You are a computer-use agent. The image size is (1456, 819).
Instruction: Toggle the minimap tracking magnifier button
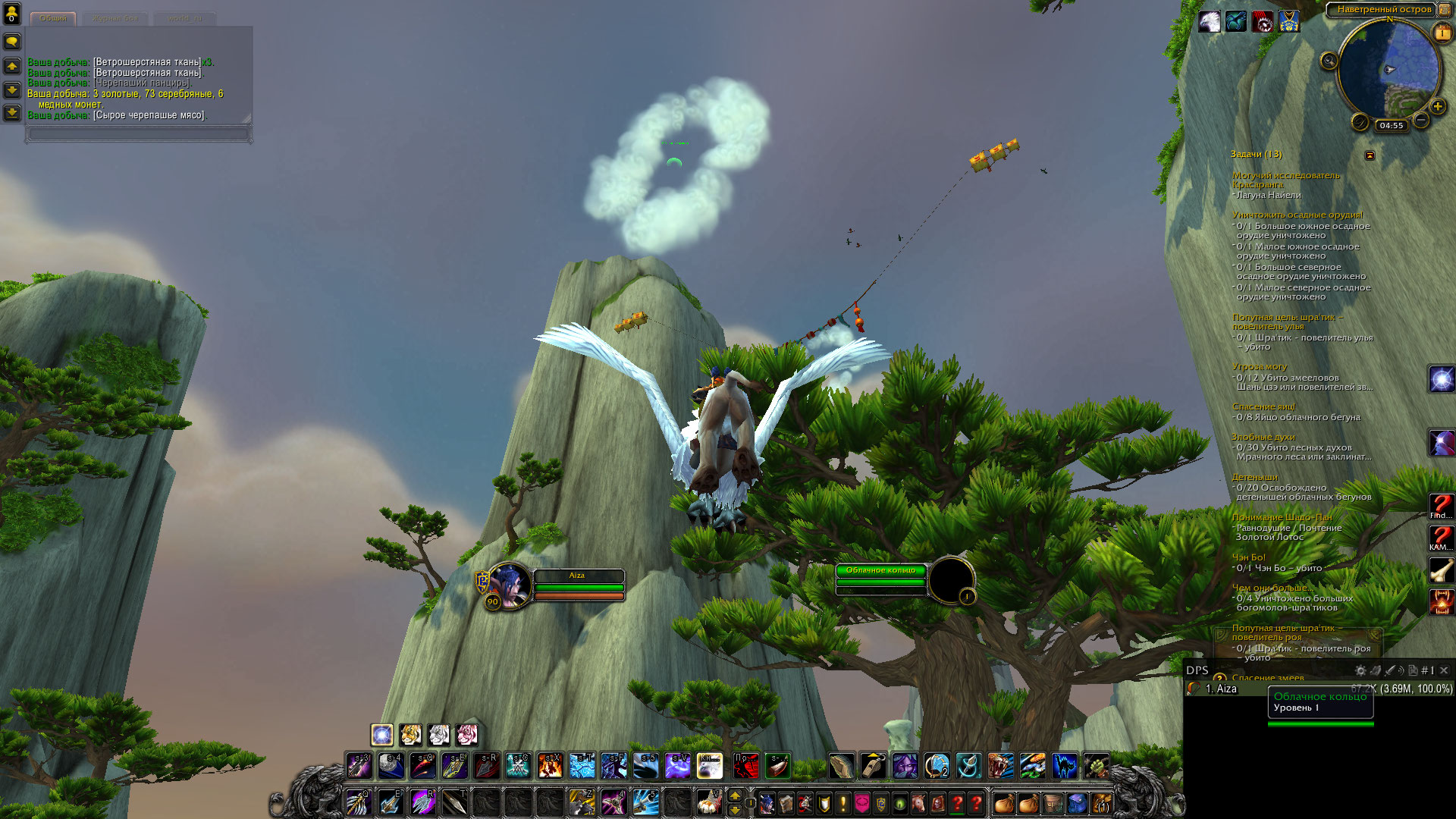pos(1329,61)
